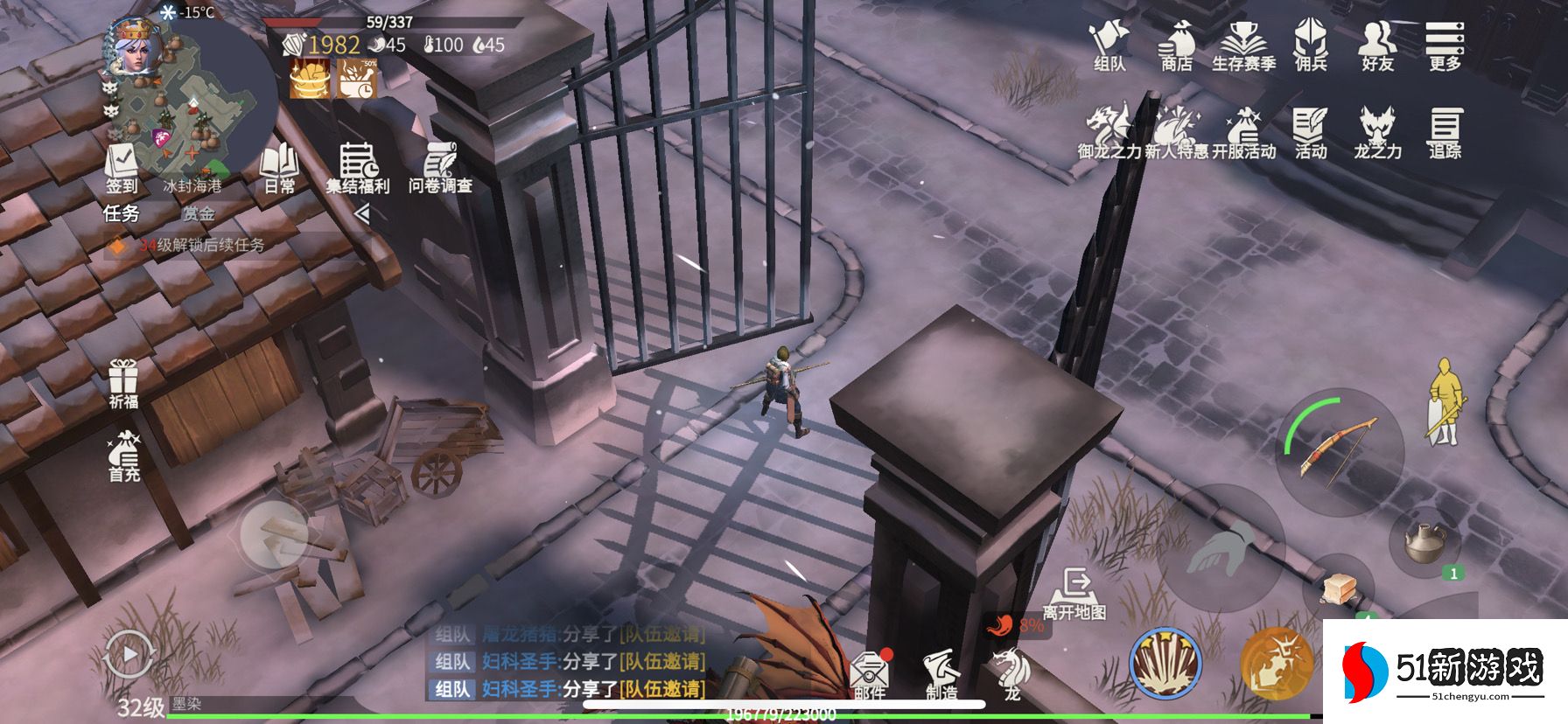Open the 首充 first recharge offer
Viewport: 1568px width, 724px height.
[123, 455]
